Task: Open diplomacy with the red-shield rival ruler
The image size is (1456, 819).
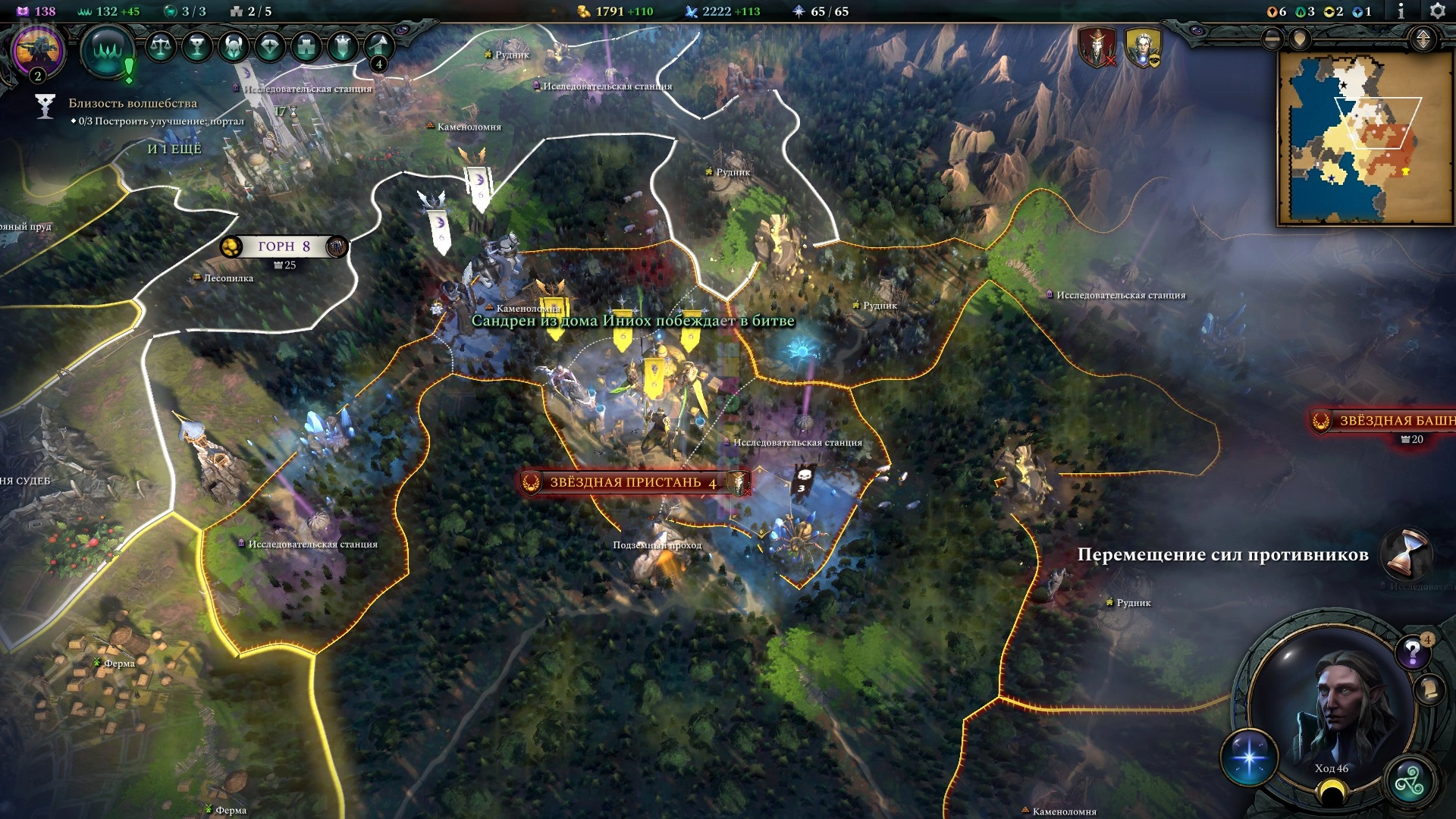Action: (x=1097, y=47)
